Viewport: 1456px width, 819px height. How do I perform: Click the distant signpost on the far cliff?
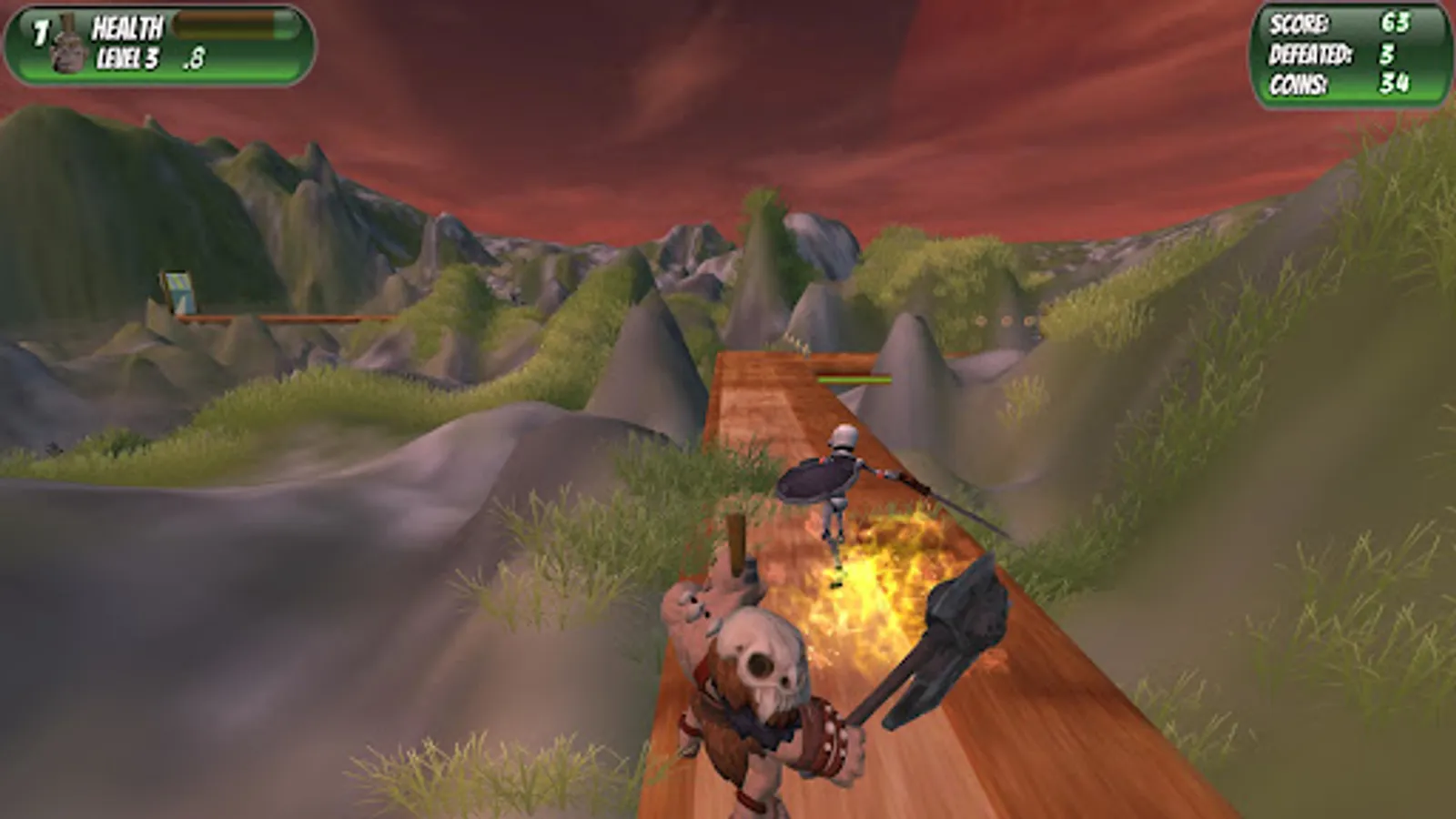[x=179, y=289]
